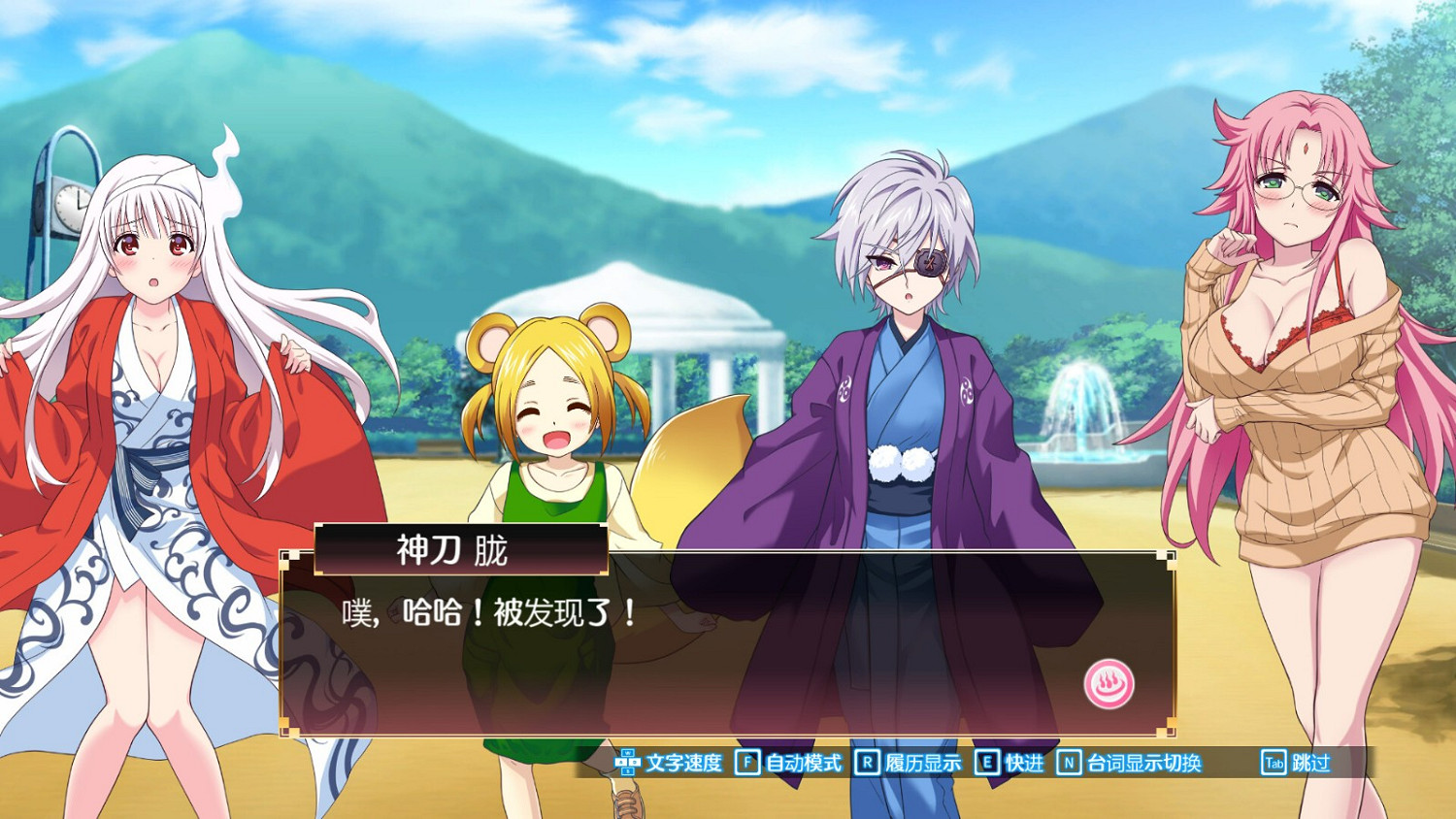Image resolution: width=1456 pixels, height=819 pixels.
Task: Click the mouse wheel icon beside 文字速度
Action: 629,764
